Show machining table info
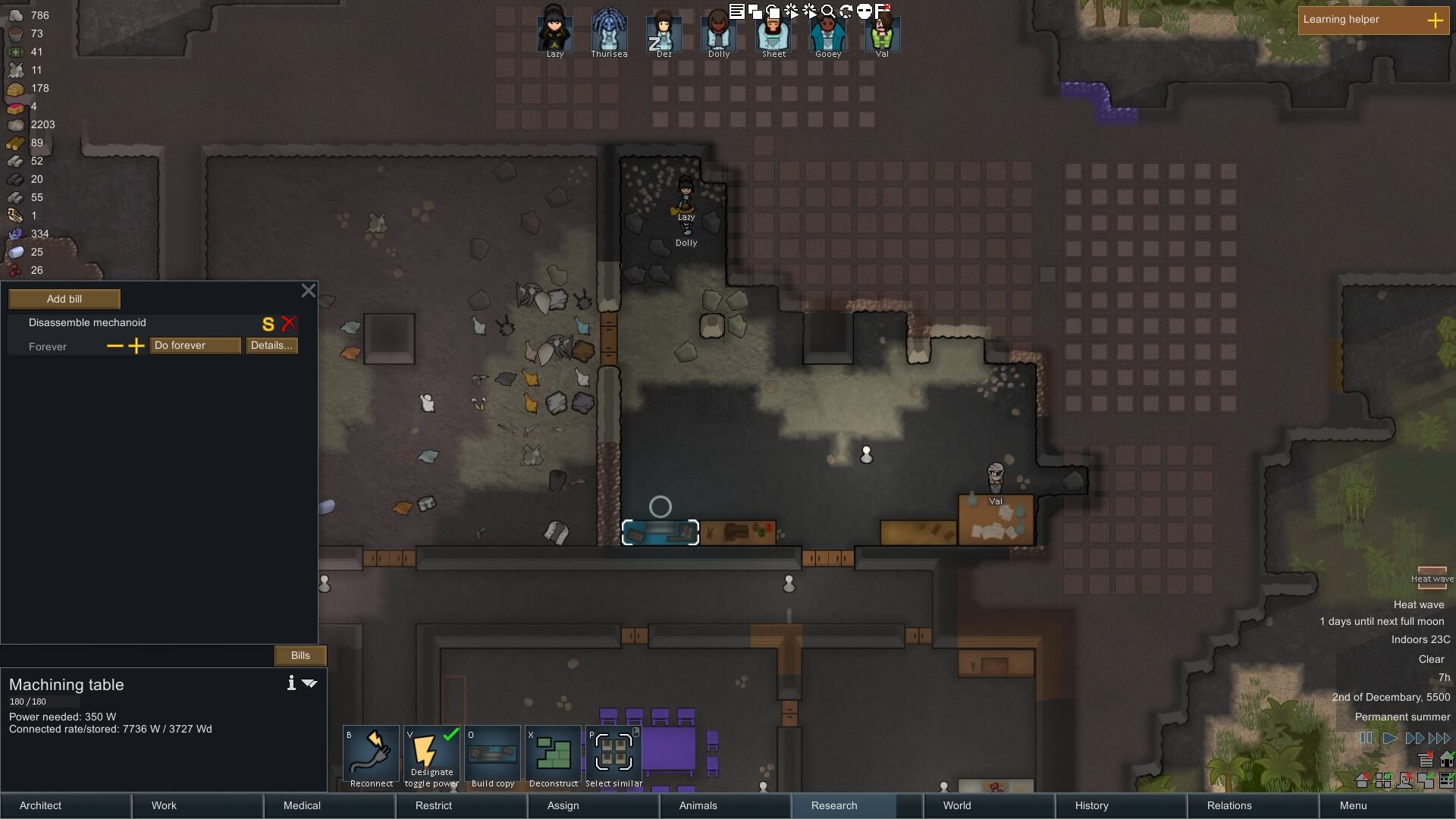 point(291,683)
